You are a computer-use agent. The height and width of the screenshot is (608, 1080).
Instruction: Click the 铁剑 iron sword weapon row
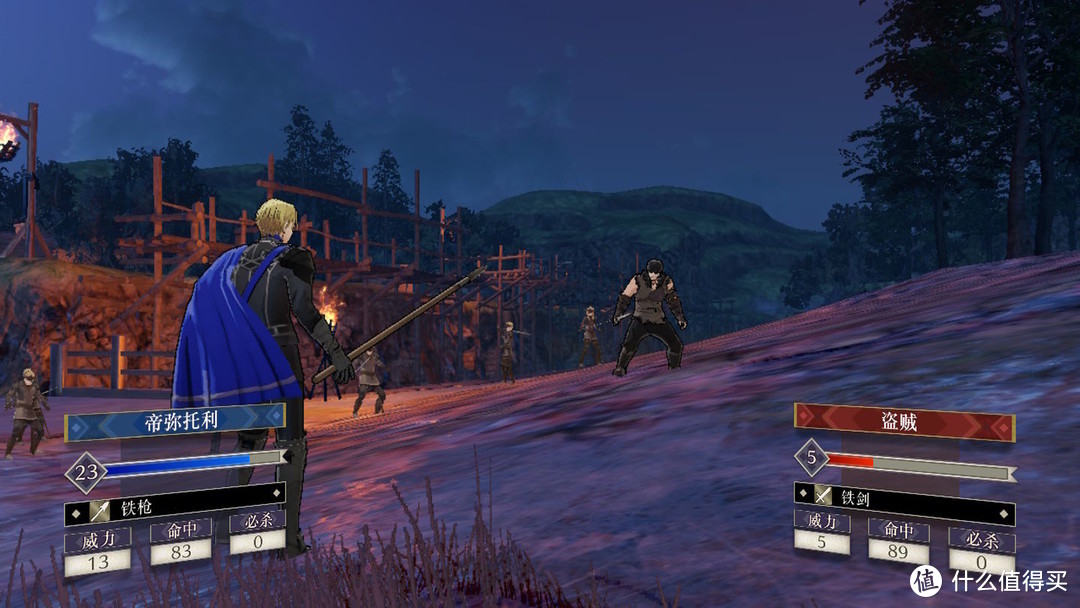(904, 495)
